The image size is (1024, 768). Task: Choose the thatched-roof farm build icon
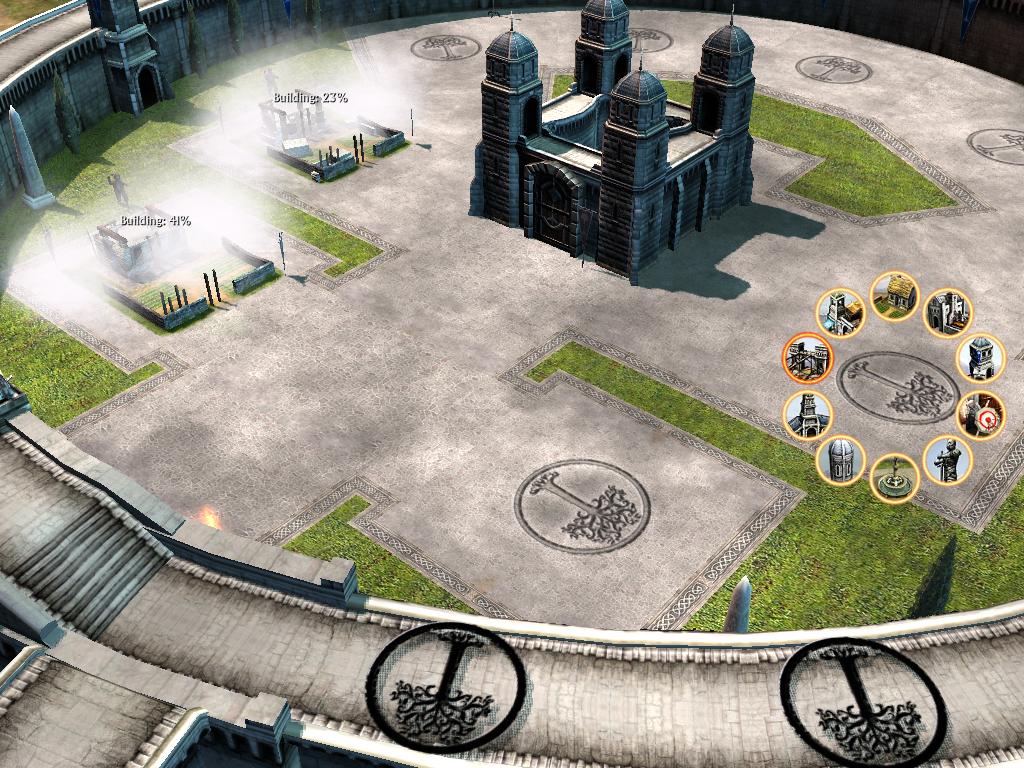click(894, 296)
